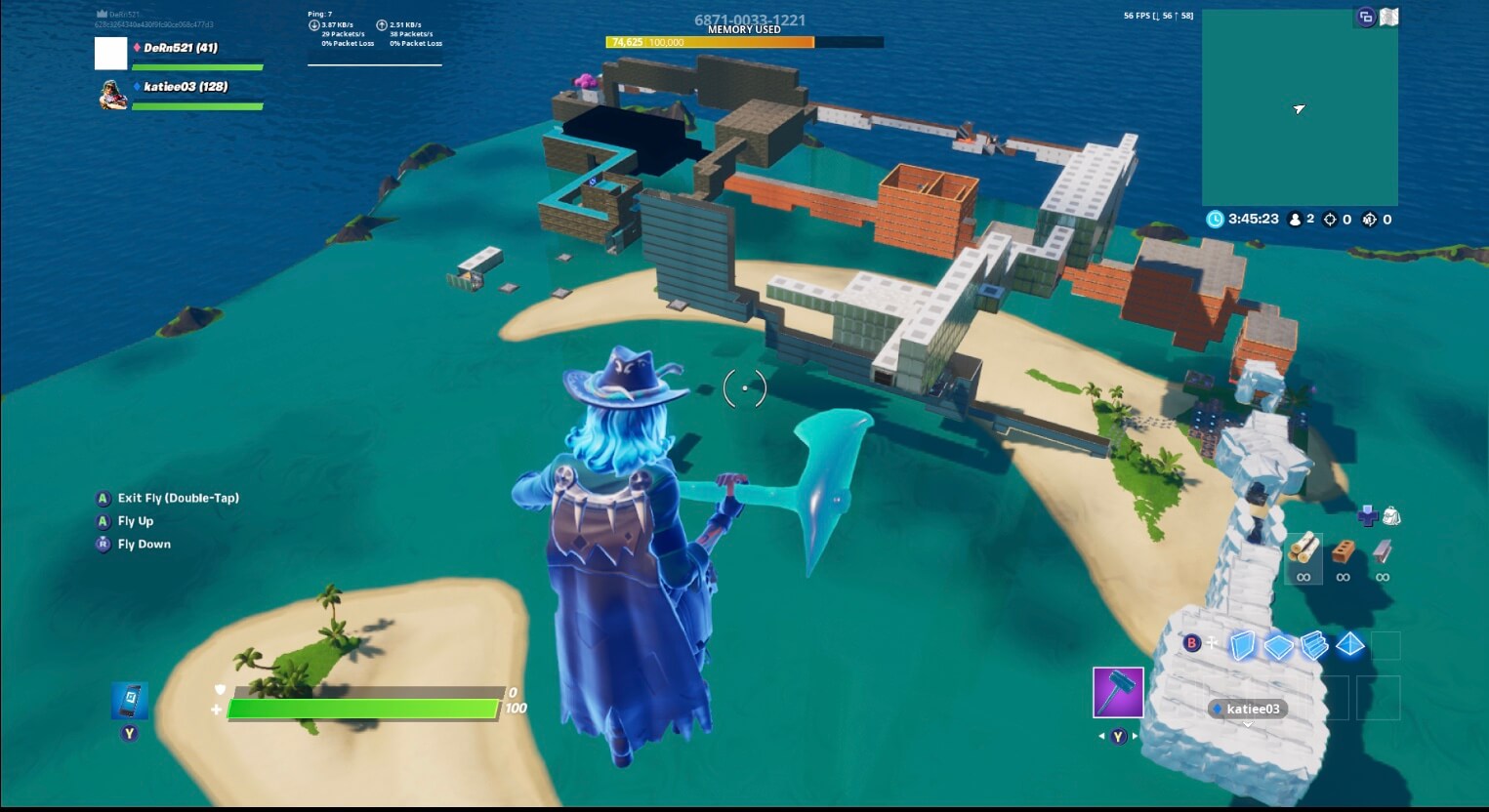Select the pickaxe slot thumbnail
The width and height of the screenshot is (1489, 812).
(x=1118, y=691)
